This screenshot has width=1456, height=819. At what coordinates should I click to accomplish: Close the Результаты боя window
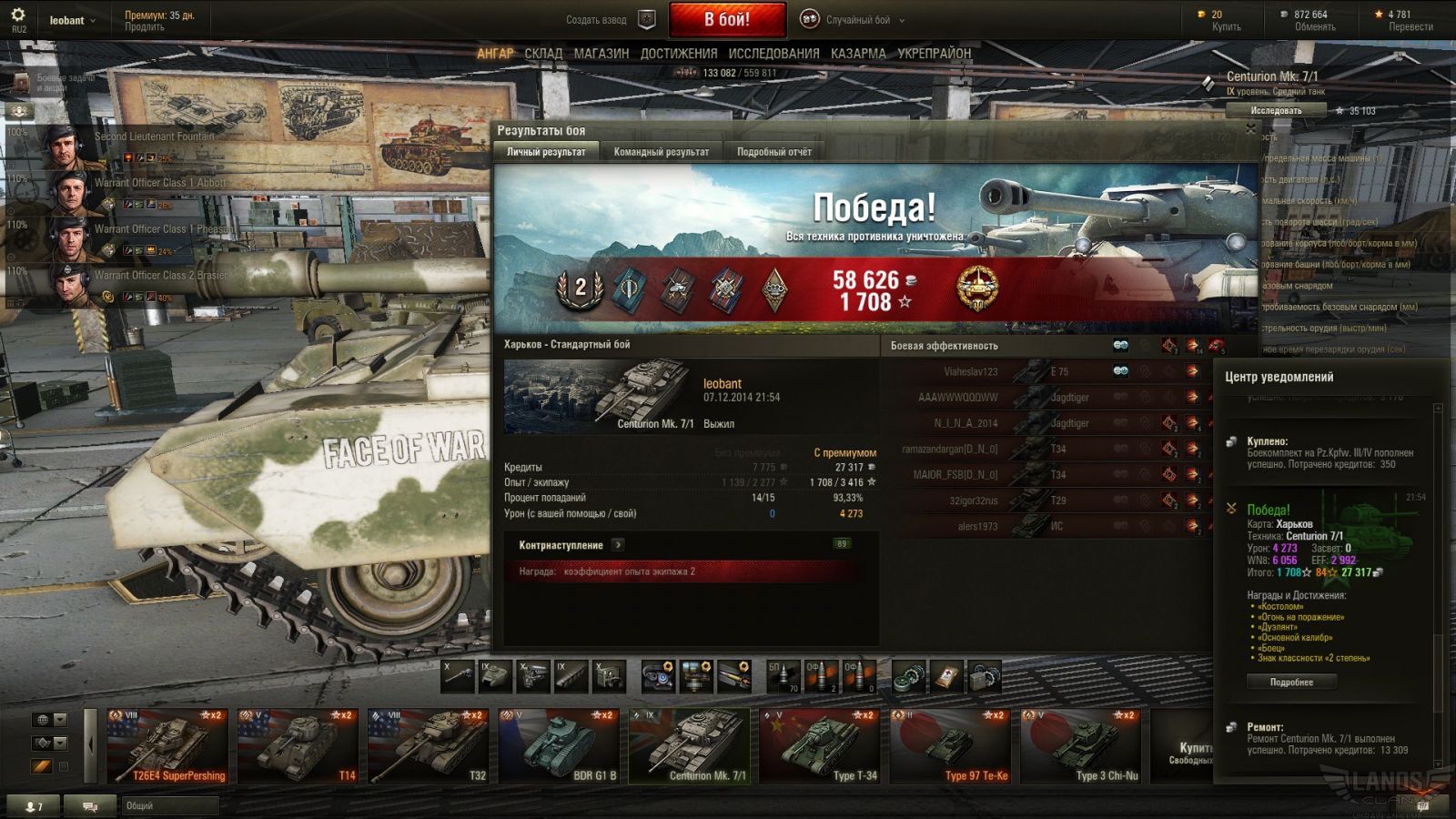(1250, 130)
